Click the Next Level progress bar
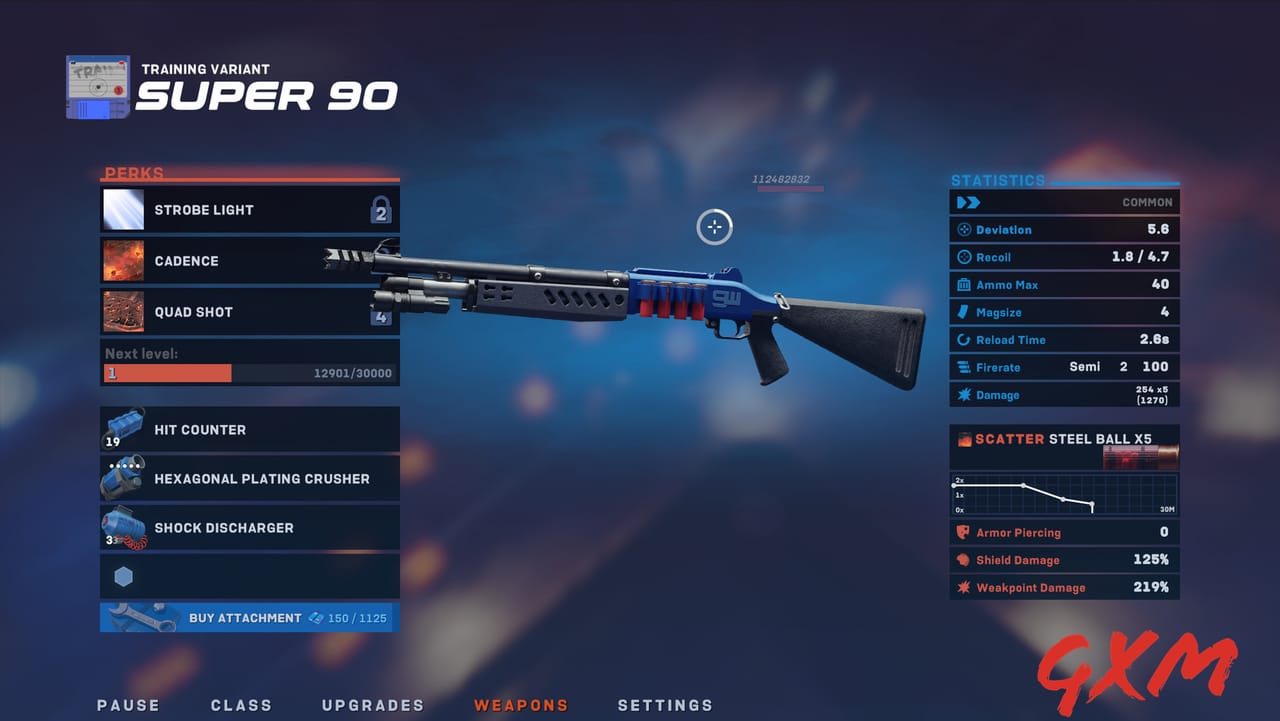This screenshot has width=1280, height=721. click(x=250, y=372)
